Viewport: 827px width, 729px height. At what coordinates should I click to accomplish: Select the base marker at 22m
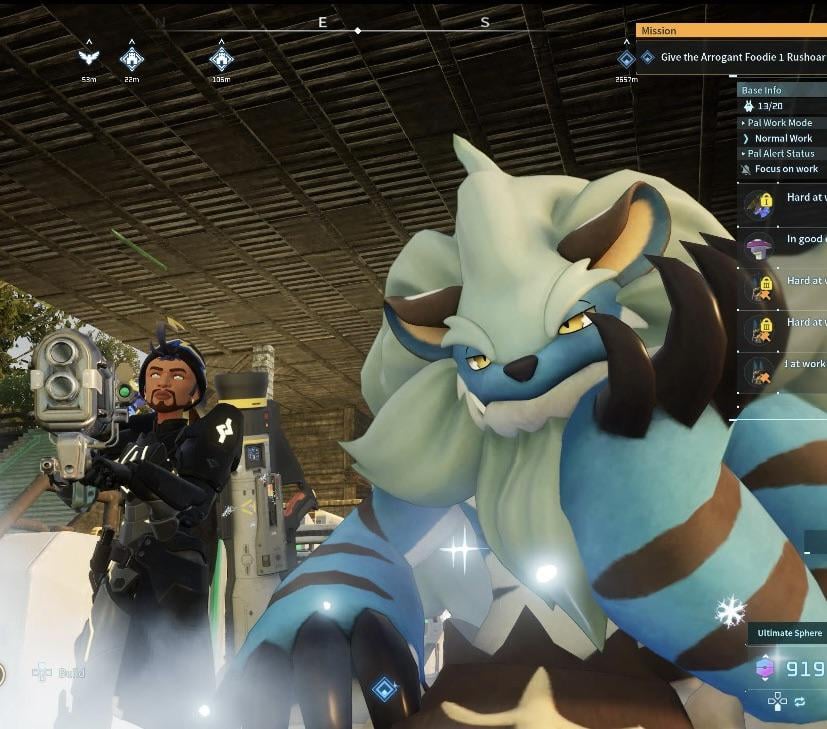point(131,58)
